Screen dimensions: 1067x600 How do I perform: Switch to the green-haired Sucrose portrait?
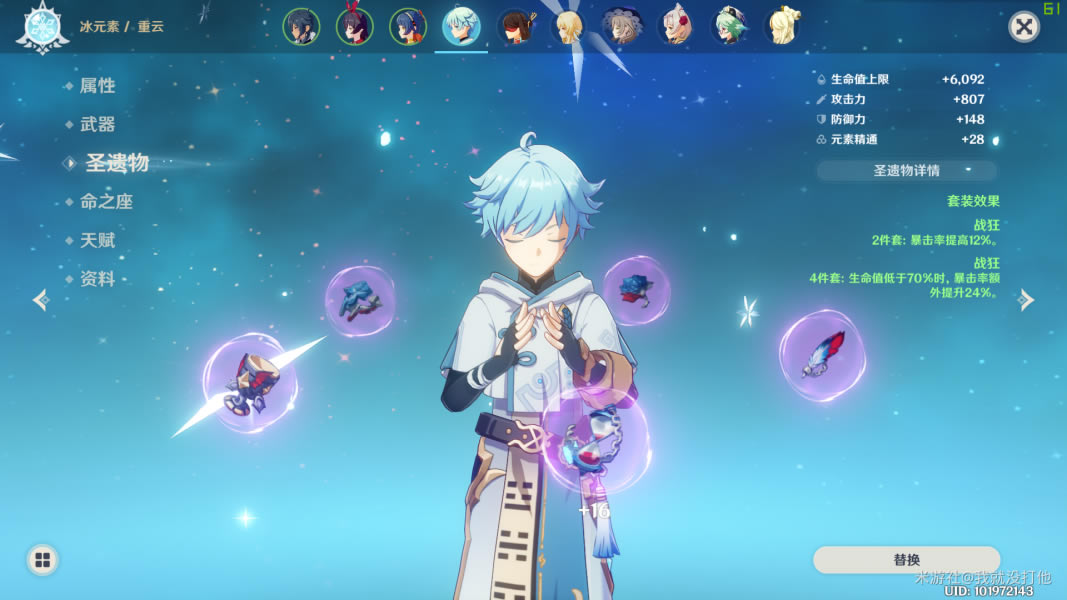point(729,27)
